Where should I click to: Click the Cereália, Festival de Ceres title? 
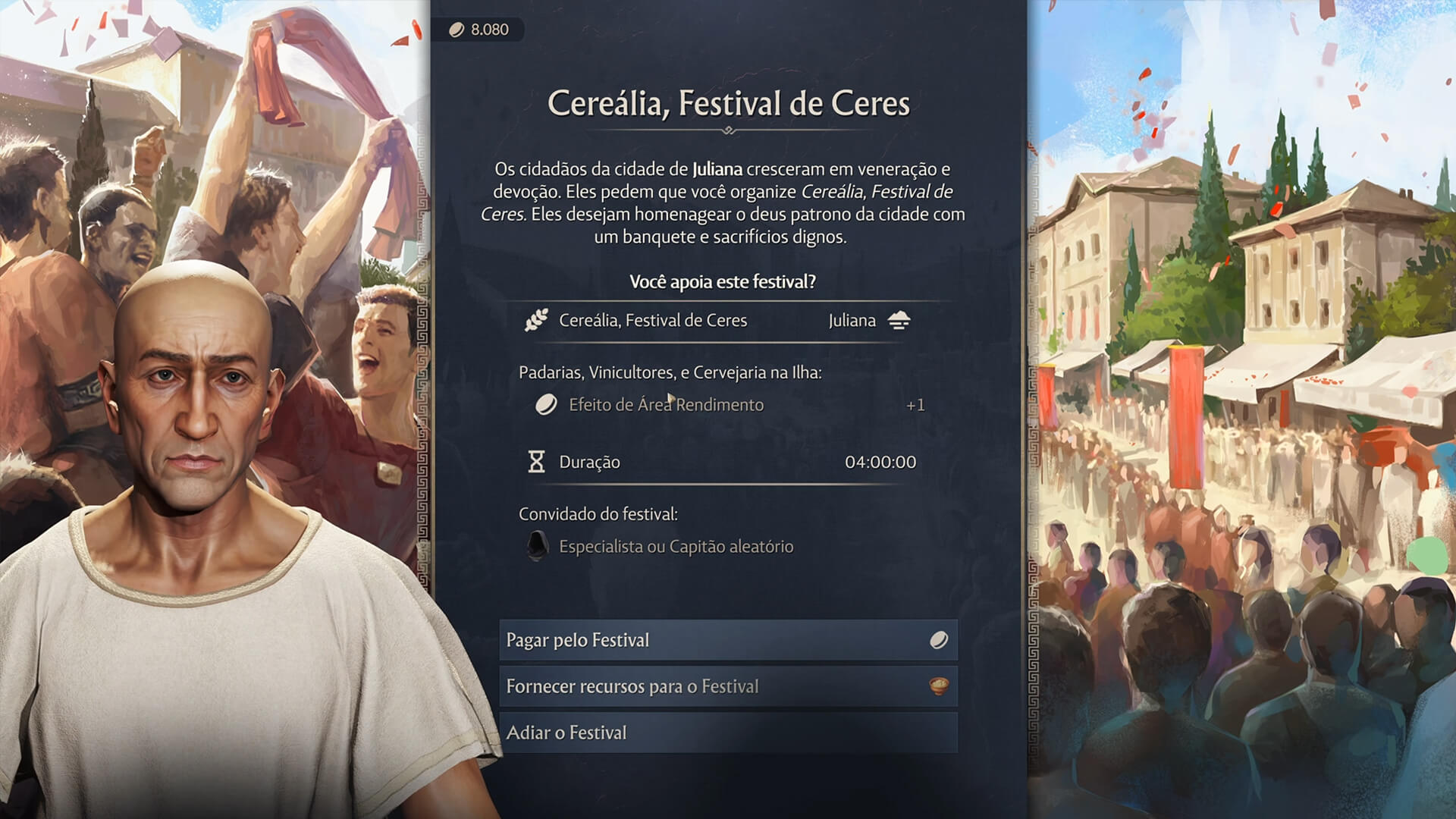730,104
